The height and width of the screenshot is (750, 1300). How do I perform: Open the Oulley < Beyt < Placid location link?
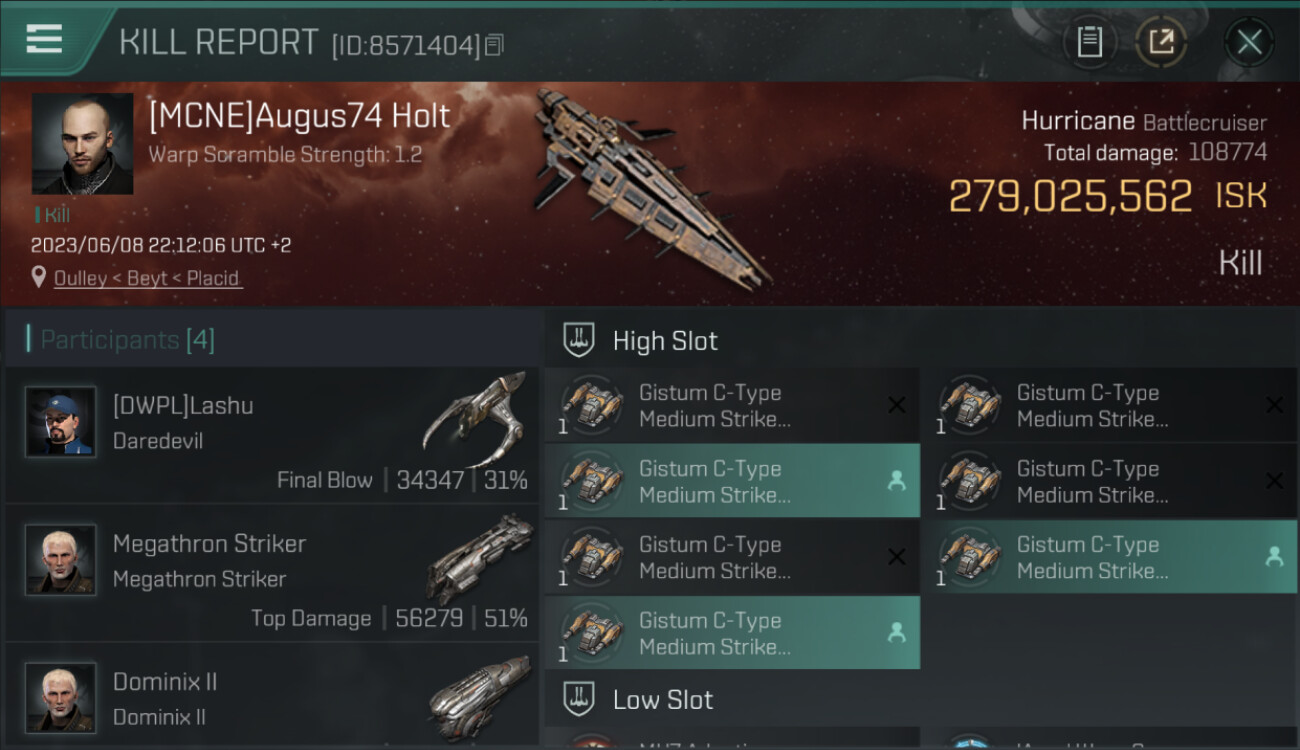pyautogui.click(x=148, y=278)
